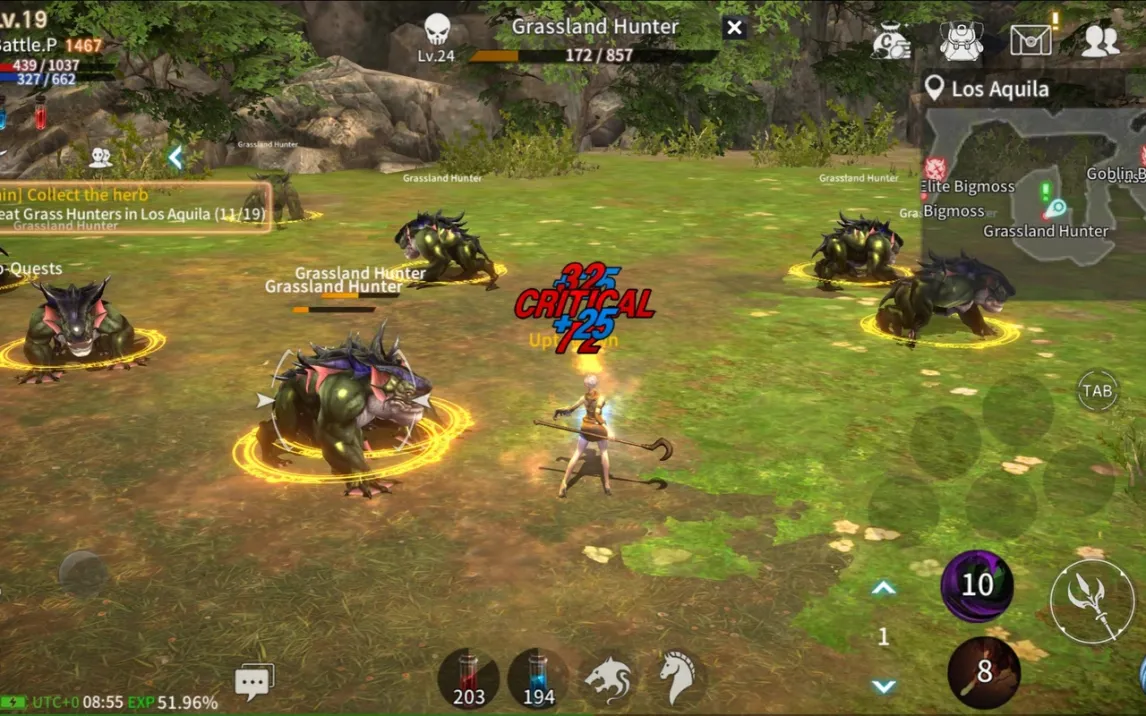The width and height of the screenshot is (1146, 716).
Task: Use the purple skill on cooldown 10
Action: coord(977,585)
